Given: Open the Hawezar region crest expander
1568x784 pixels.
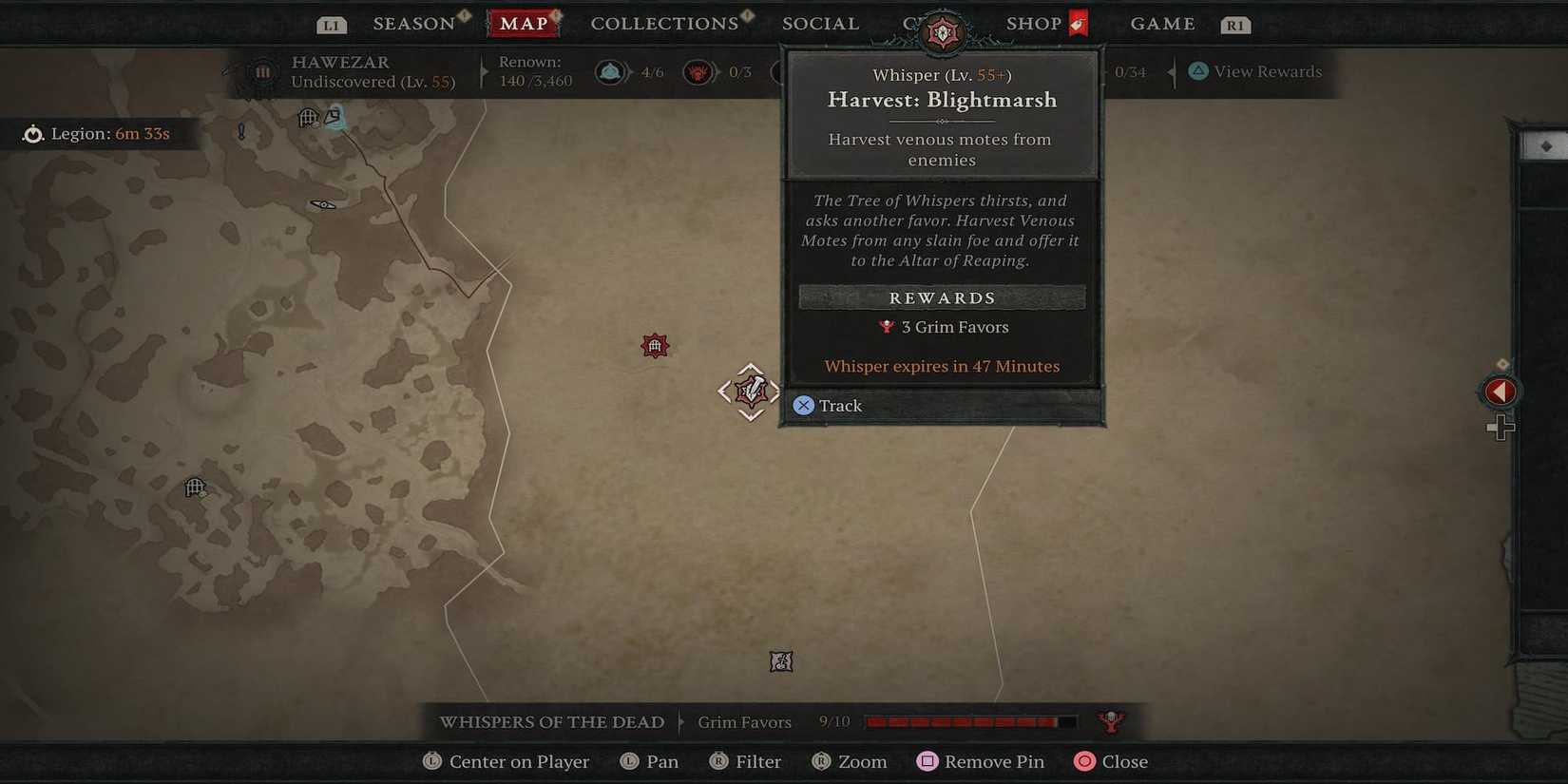Looking at the screenshot, I should [x=261, y=71].
